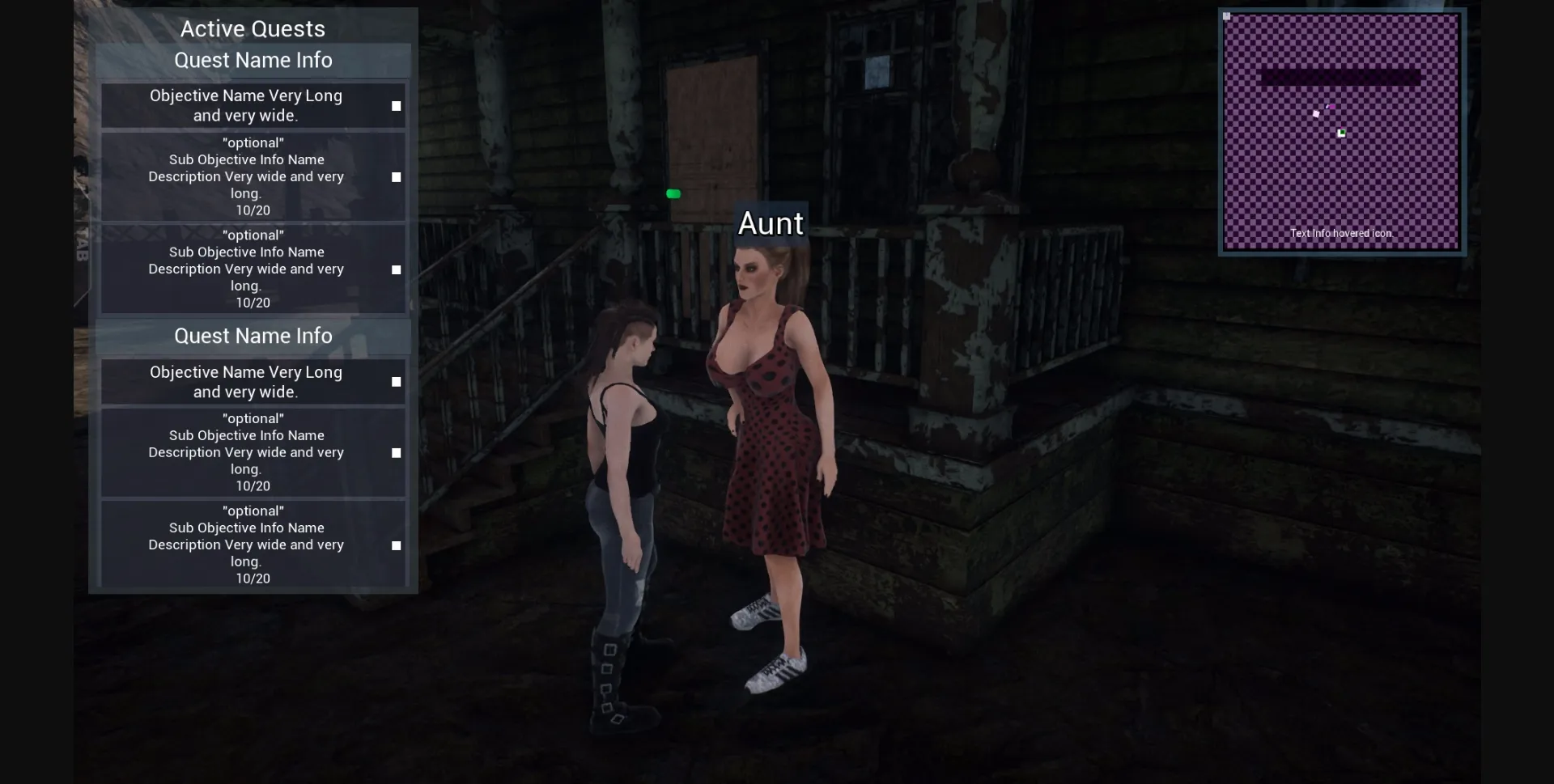
Task: Click the Aunt nameplate above the character
Action: [771, 223]
